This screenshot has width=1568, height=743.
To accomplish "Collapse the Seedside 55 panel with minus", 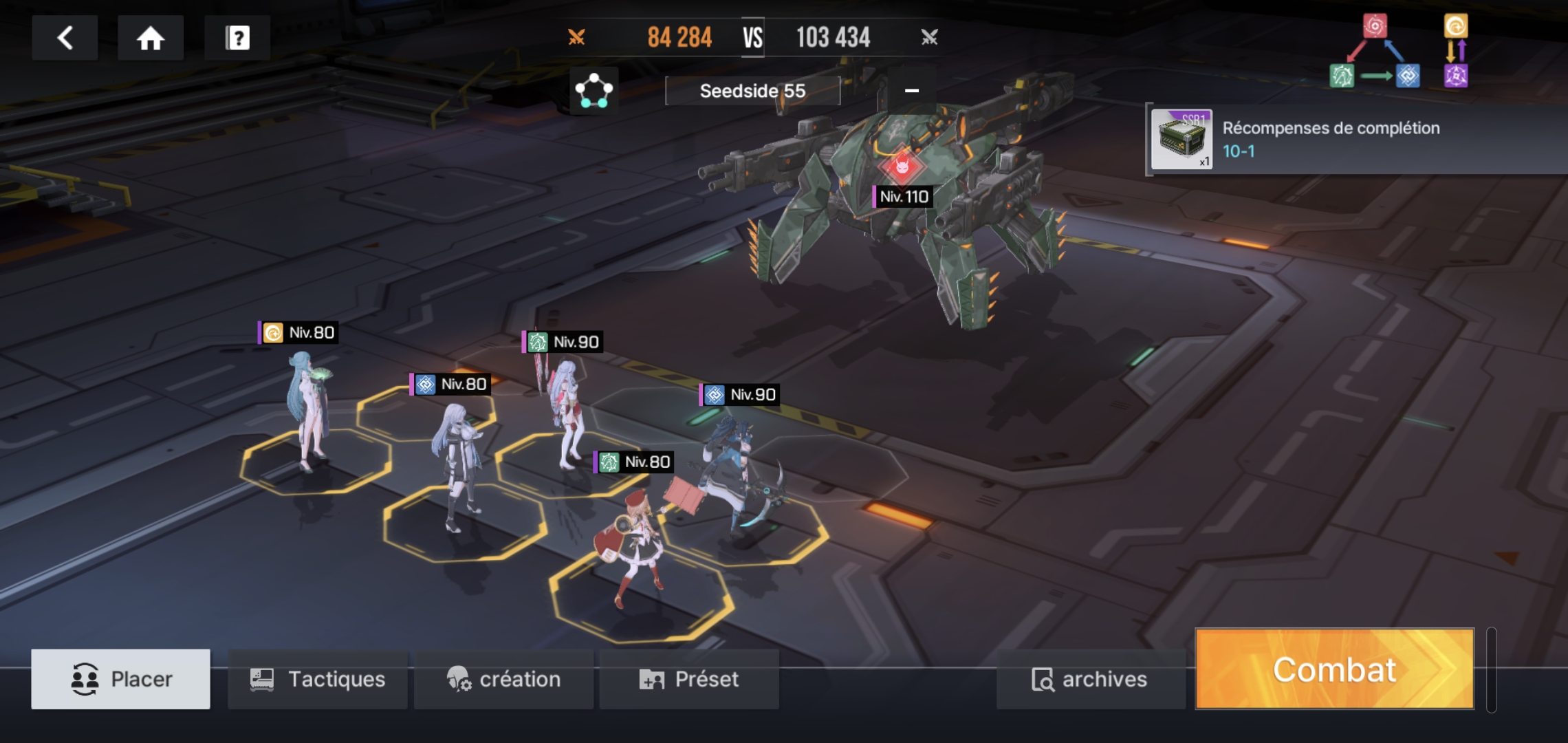I will click(x=911, y=90).
